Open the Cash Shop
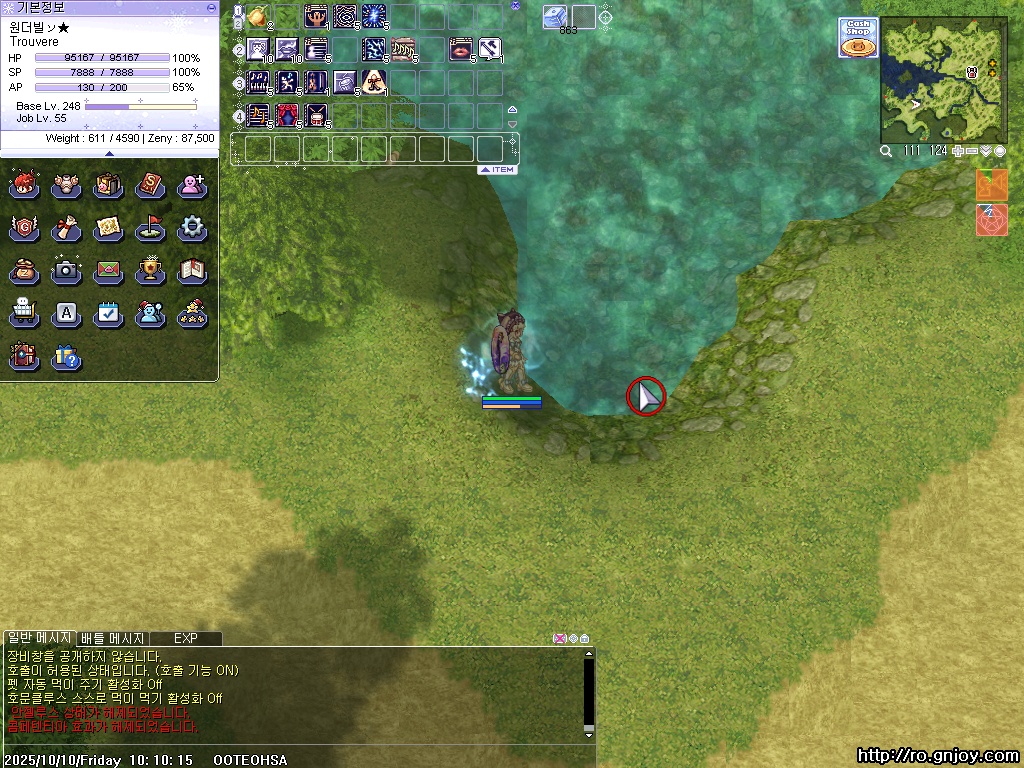 [858, 37]
